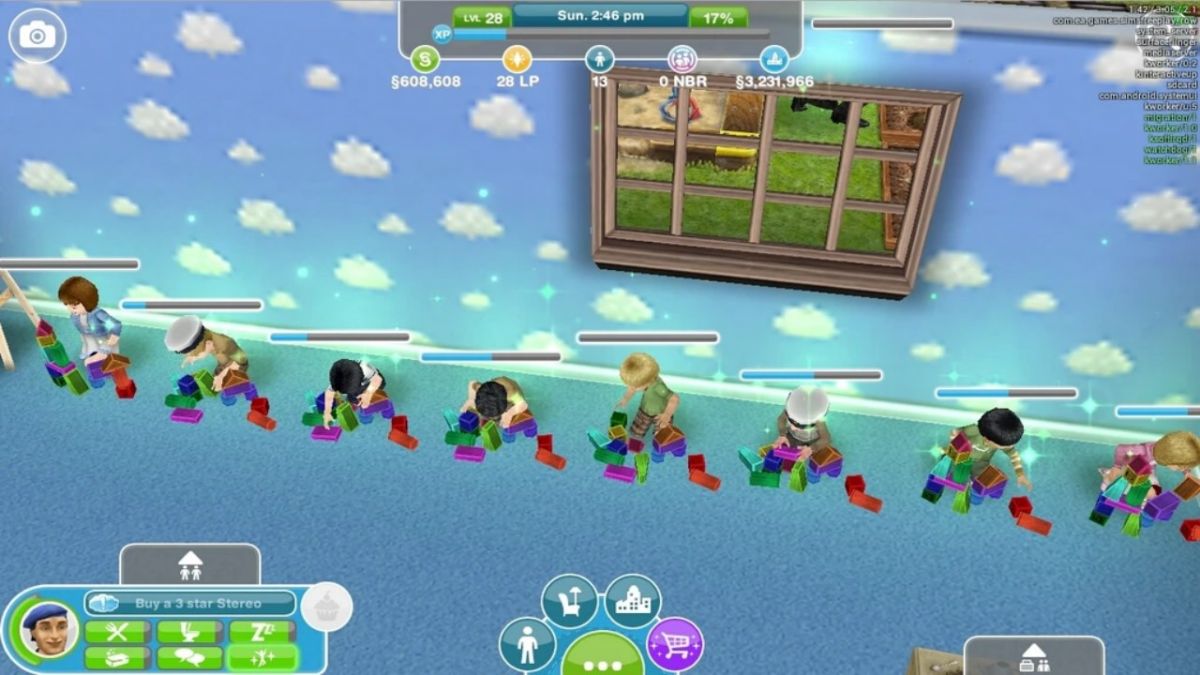The height and width of the screenshot is (675, 1200).
Task: Expand the Sims household tab above the panel
Action: tap(190, 565)
